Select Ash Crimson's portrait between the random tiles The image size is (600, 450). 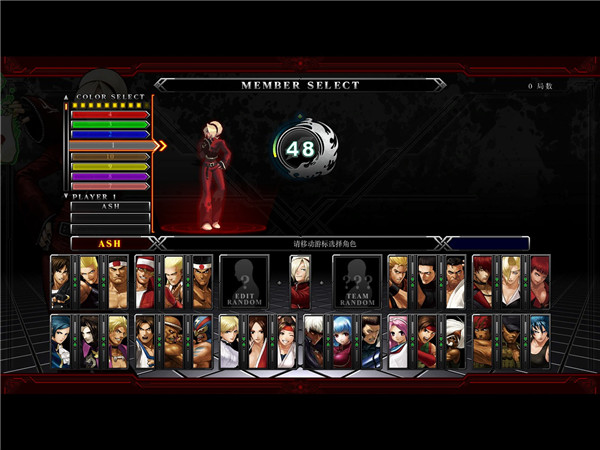click(x=299, y=281)
